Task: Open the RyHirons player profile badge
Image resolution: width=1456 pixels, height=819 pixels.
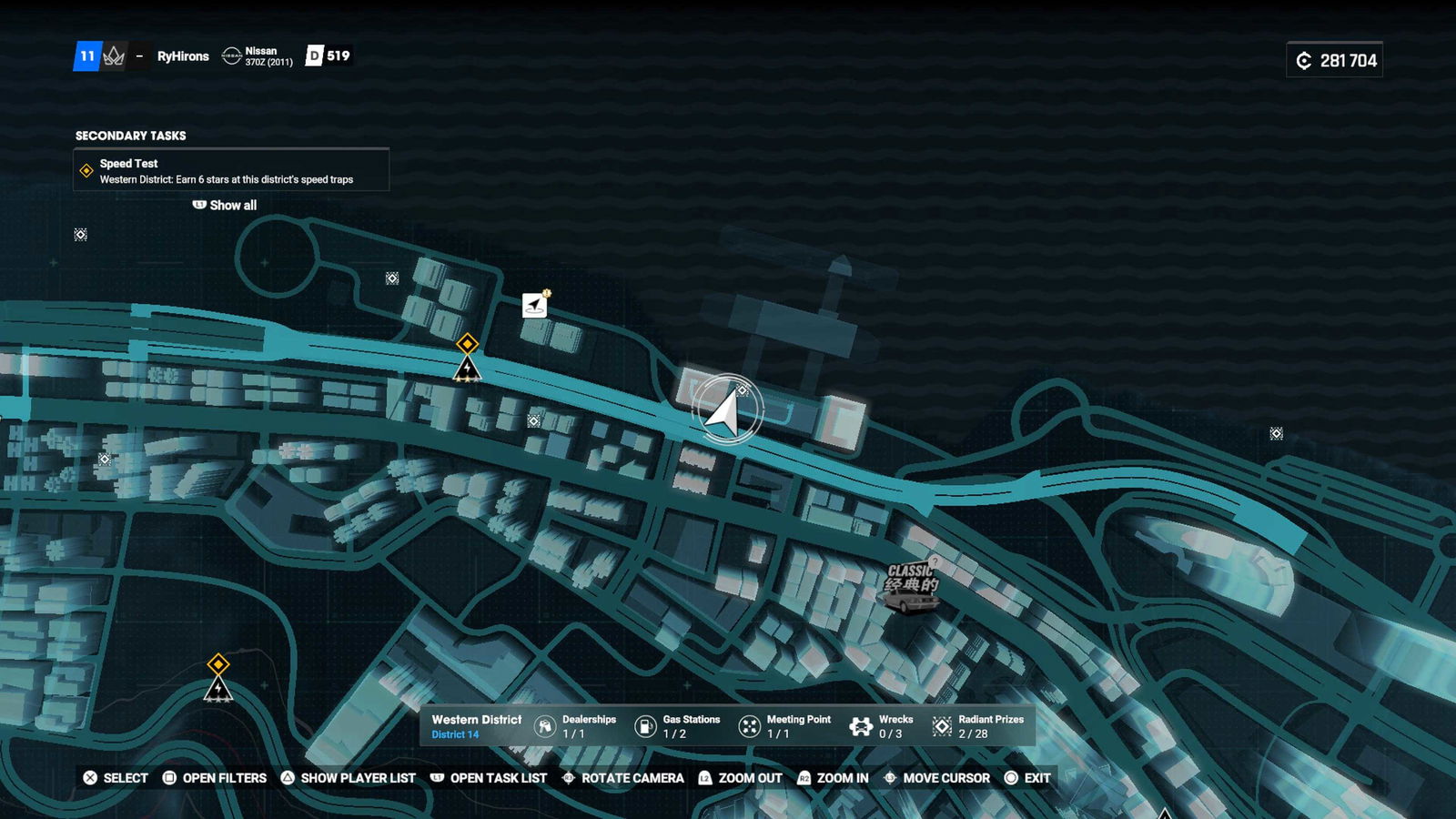Action: tap(183, 56)
